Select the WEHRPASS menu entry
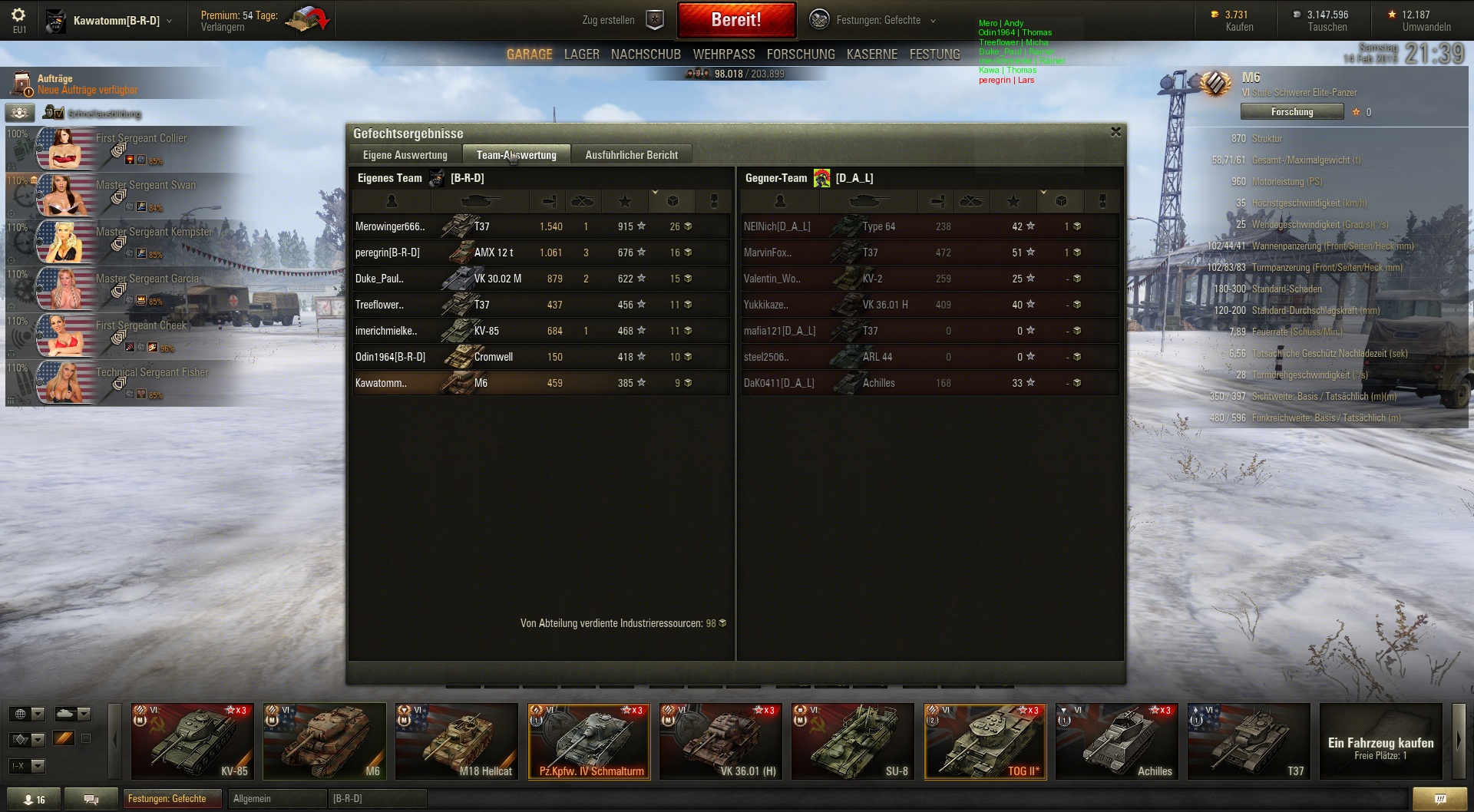 (x=723, y=54)
